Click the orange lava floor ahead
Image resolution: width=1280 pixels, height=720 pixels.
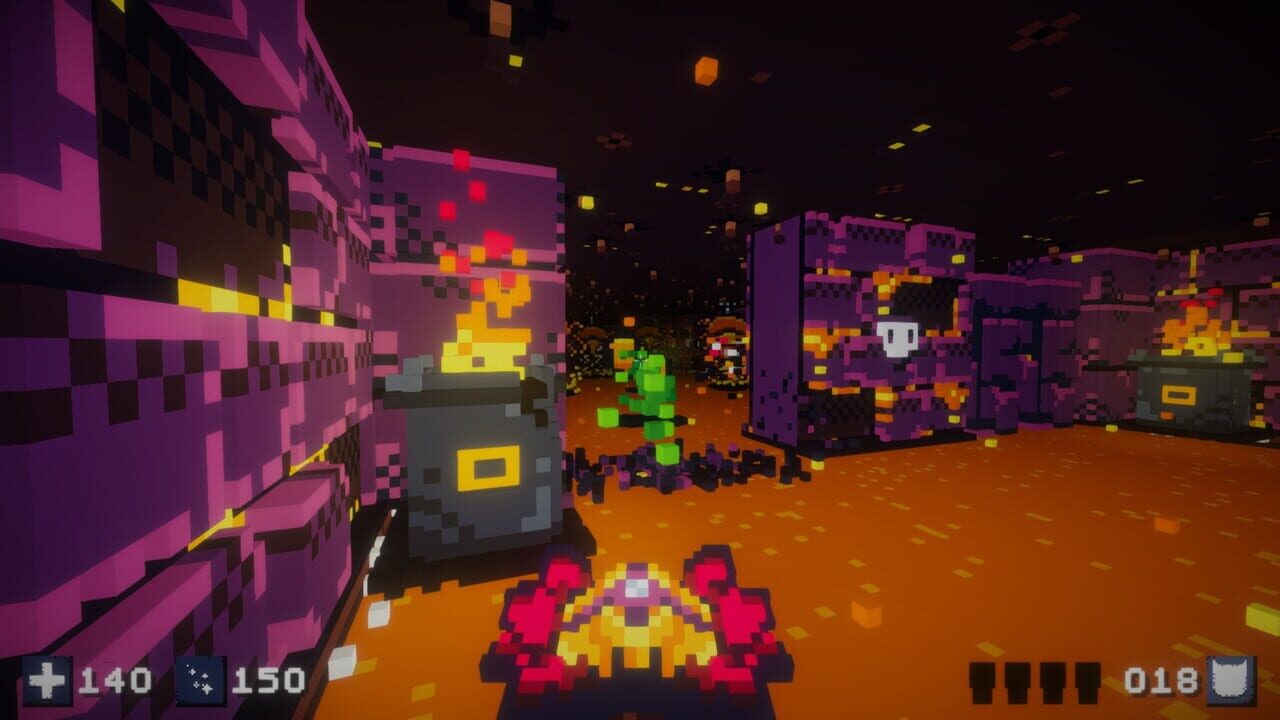click(950, 530)
